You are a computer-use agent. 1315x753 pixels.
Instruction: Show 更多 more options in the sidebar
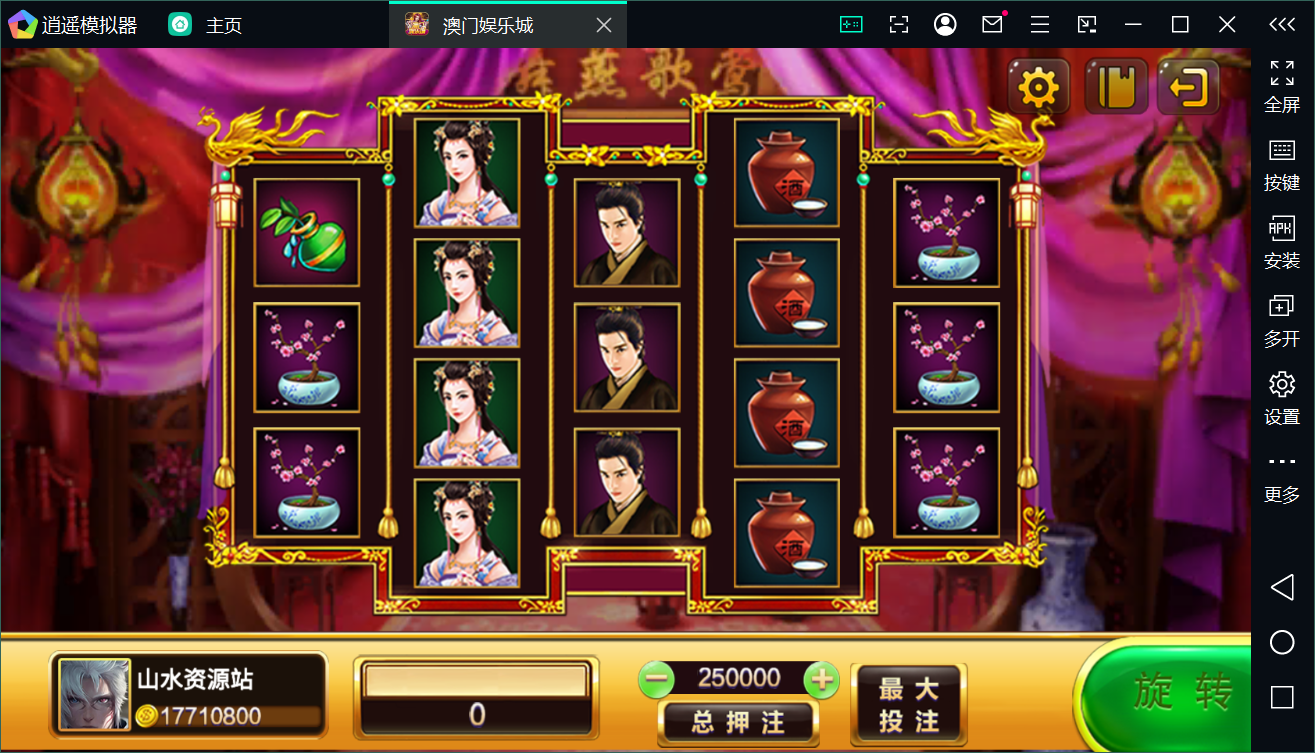pyautogui.click(x=1282, y=476)
